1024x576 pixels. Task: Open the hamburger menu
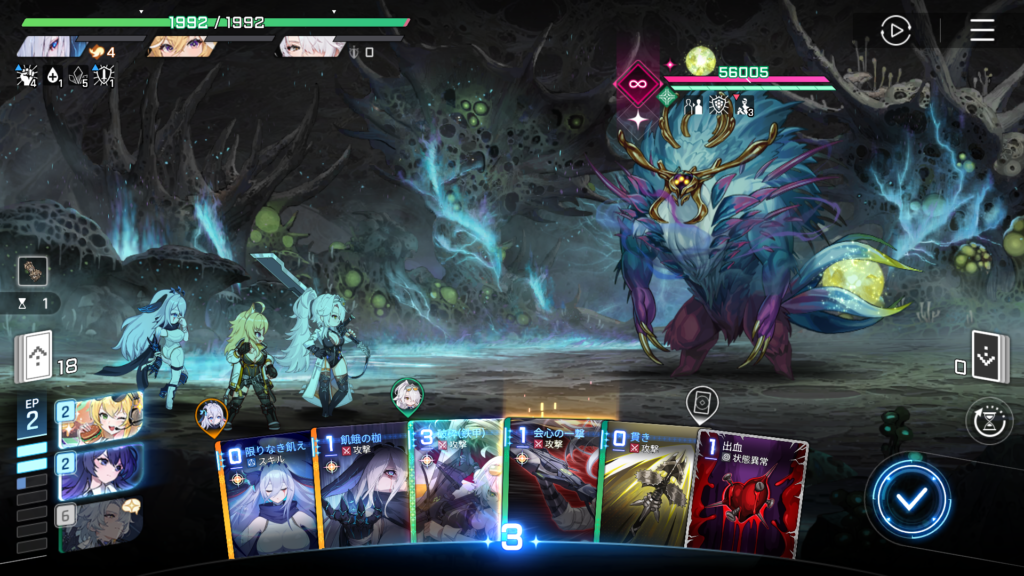(x=982, y=31)
